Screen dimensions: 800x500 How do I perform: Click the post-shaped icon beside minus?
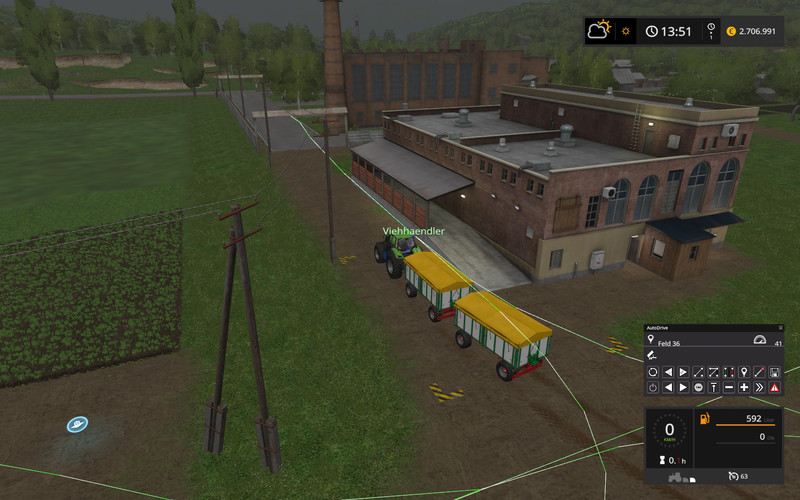[x=713, y=387]
